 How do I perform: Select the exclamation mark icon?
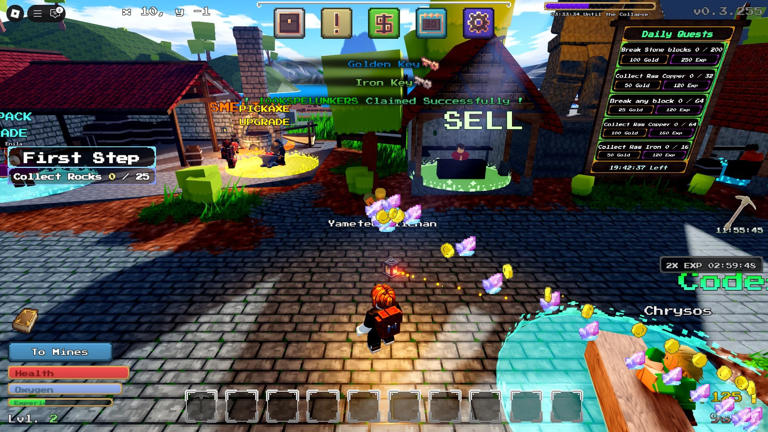(x=336, y=22)
